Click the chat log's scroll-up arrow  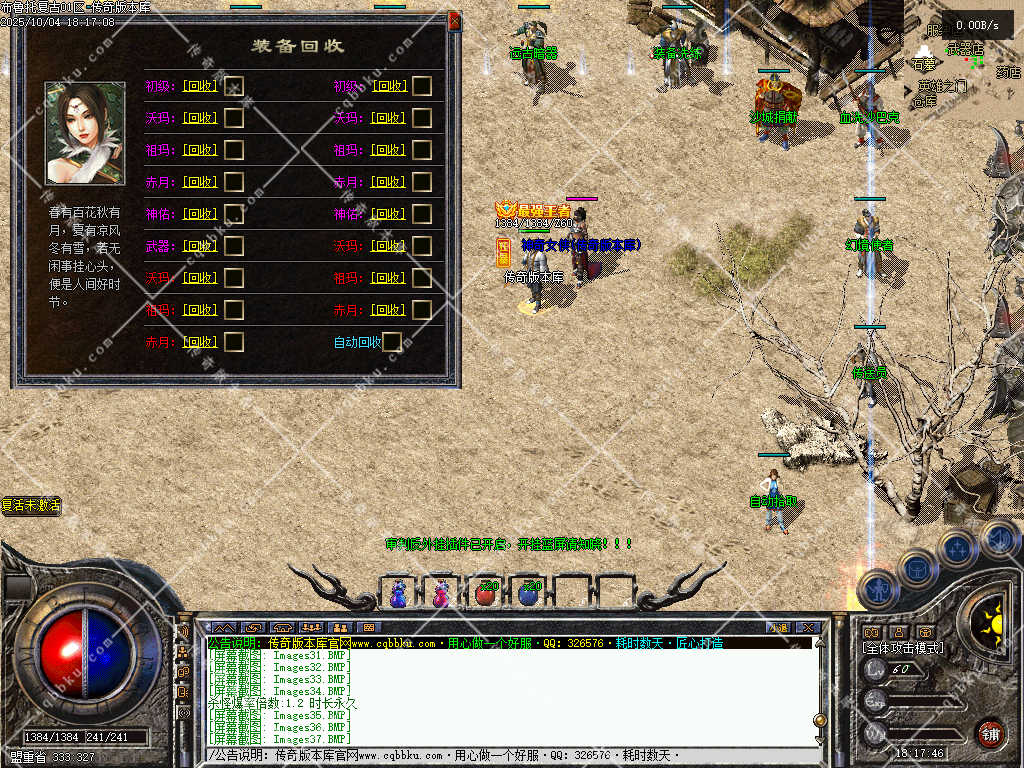point(820,642)
